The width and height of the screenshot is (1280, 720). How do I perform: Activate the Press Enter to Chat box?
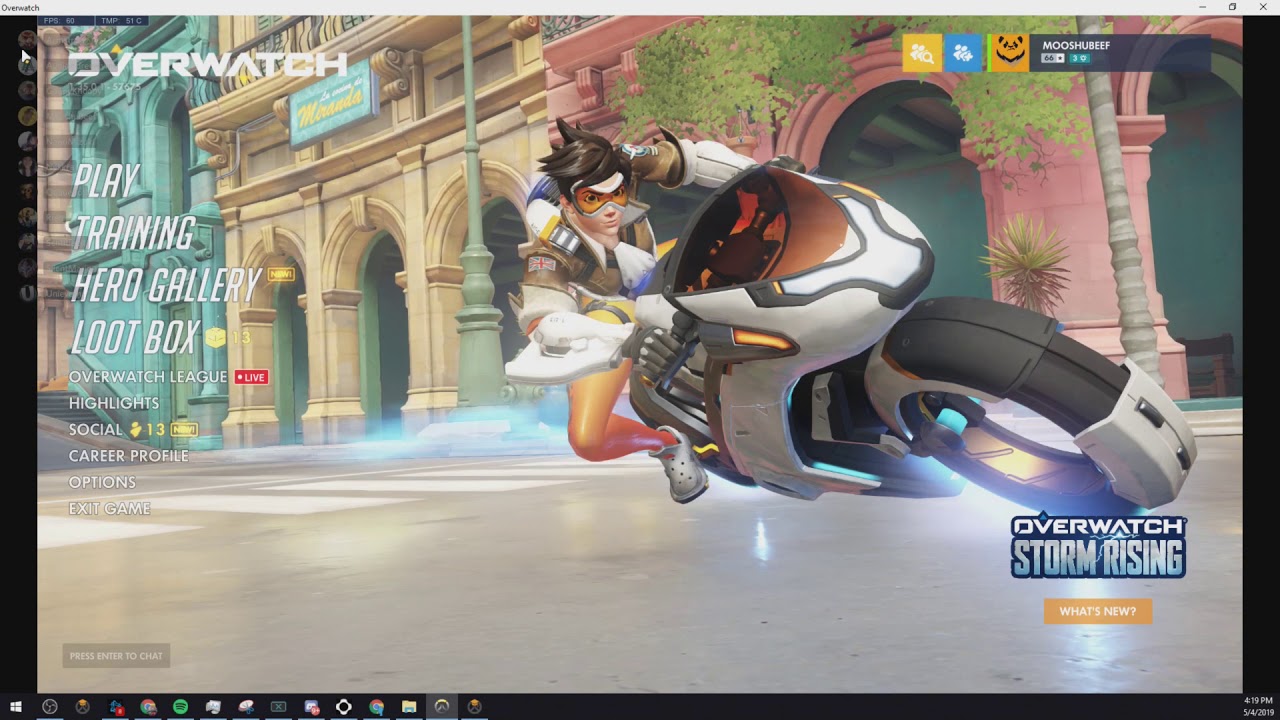pos(116,656)
